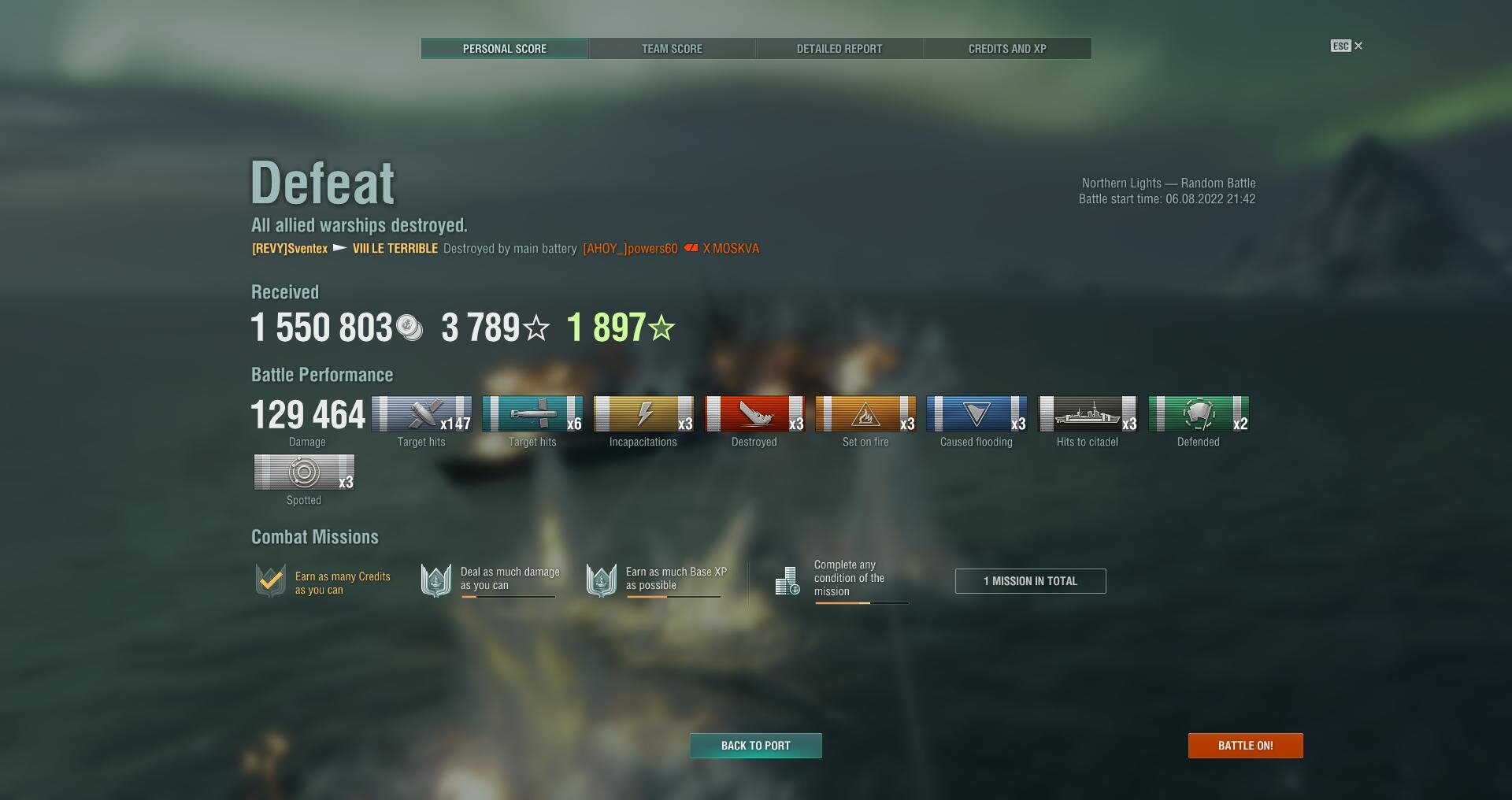Choose the Hits to citadel ribbon
This screenshot has height=800, width=1512.
pos(1088,414)
